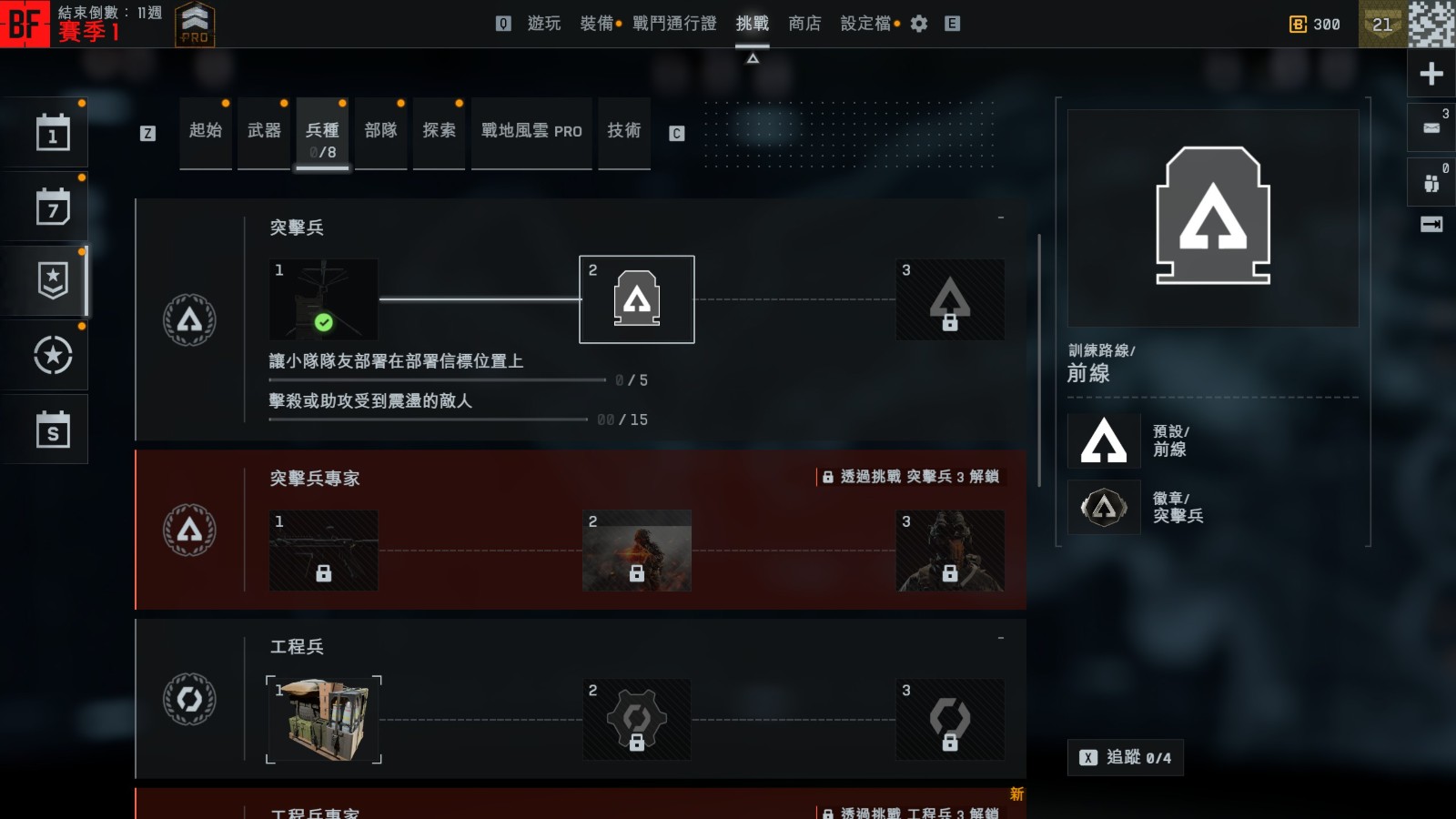Screen dimensions: 1456x819
Task: Open the 遊玩 play menu
Action: 543,24
